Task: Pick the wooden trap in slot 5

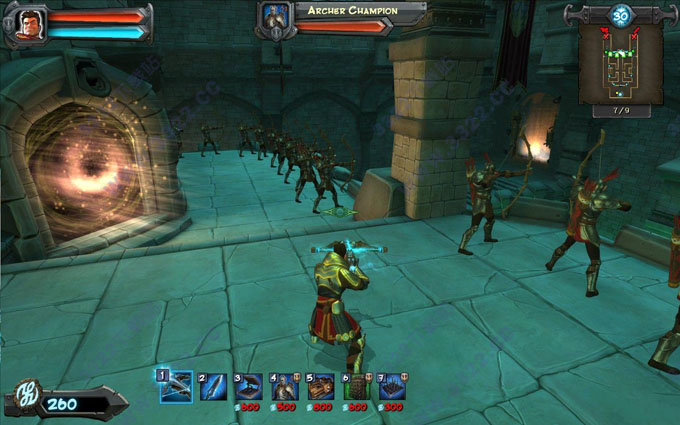Action: [321, 386]
